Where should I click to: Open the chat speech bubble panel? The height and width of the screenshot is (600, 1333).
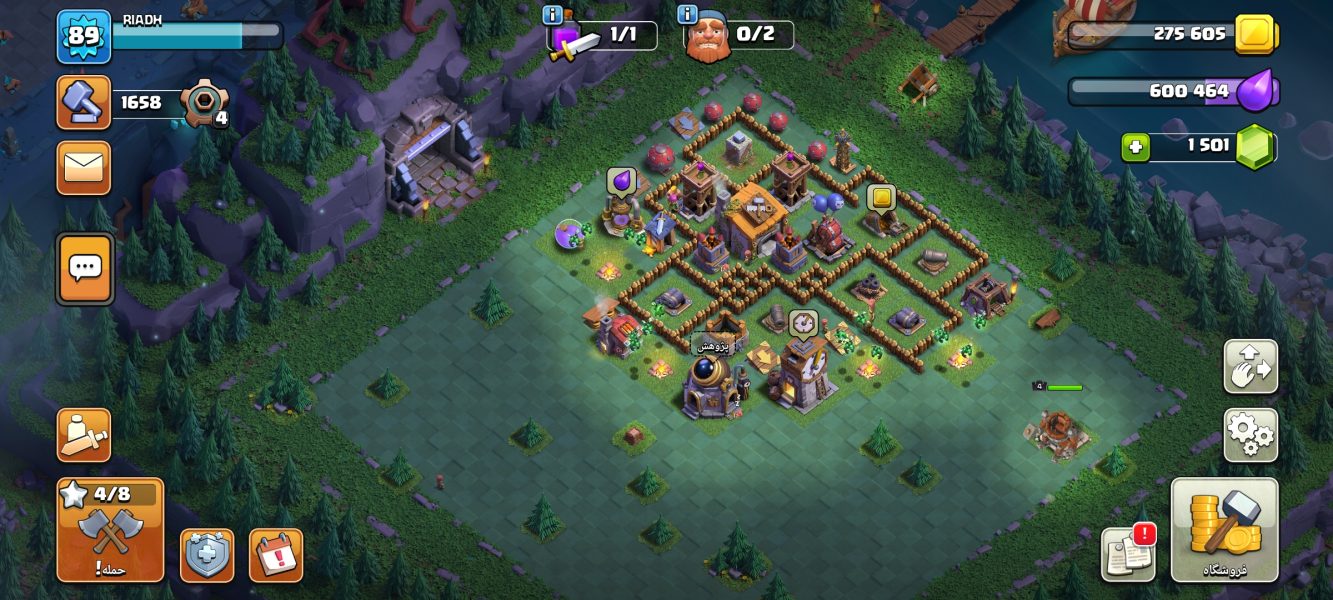pos(85,268)
